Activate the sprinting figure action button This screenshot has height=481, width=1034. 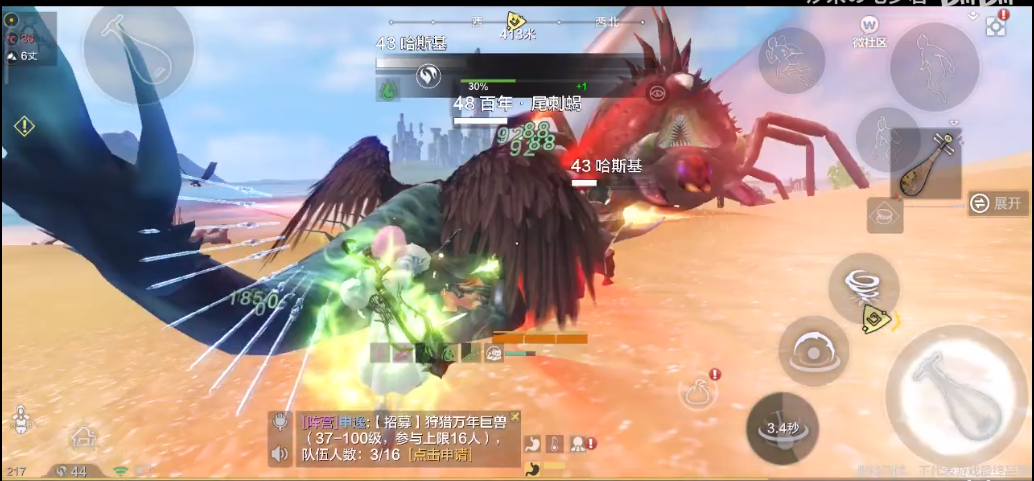coord(791,59)
